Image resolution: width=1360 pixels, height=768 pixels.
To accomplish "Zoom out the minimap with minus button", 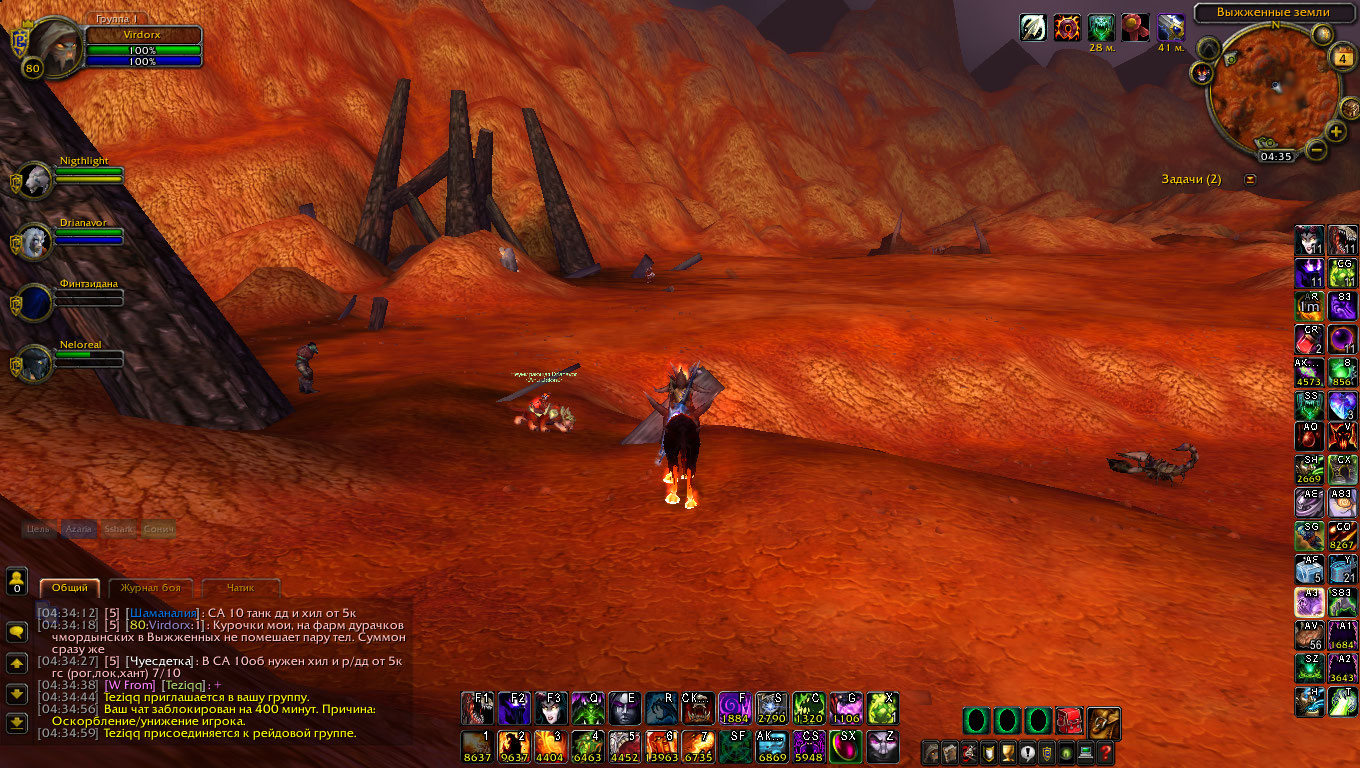I will 1316,150.
